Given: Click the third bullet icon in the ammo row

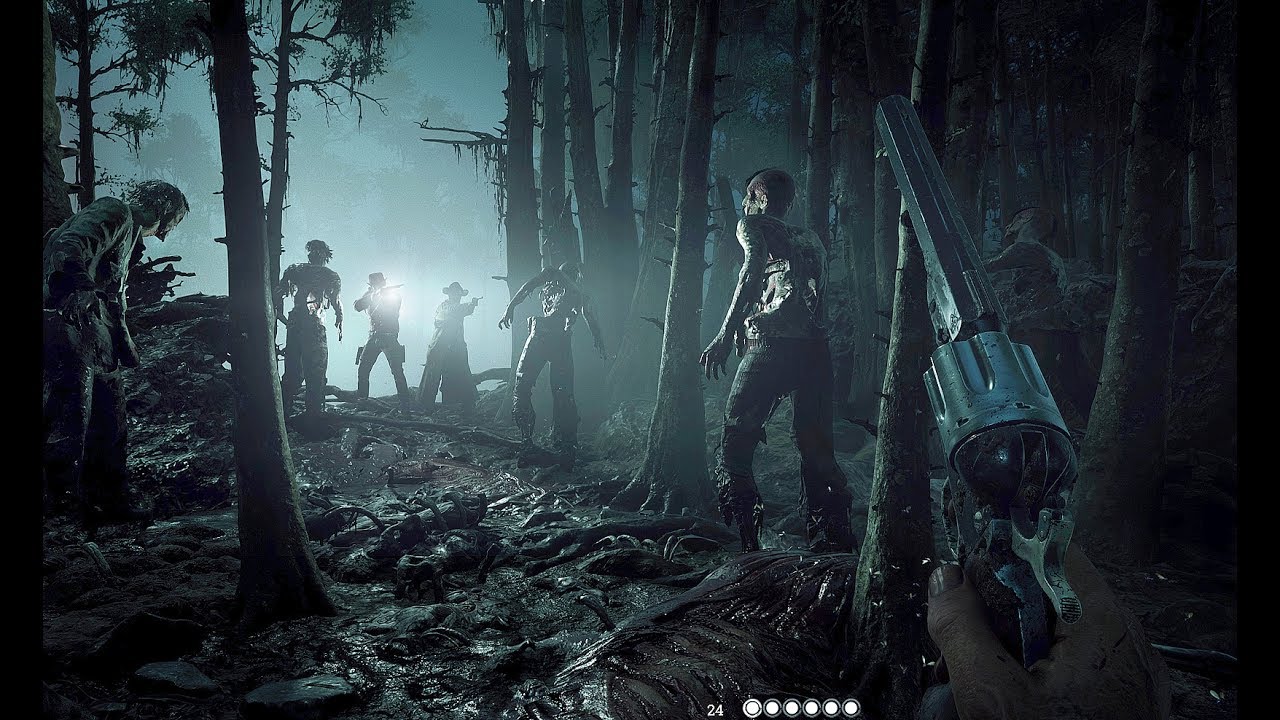Looking at the screenshot, I should 792,706.
